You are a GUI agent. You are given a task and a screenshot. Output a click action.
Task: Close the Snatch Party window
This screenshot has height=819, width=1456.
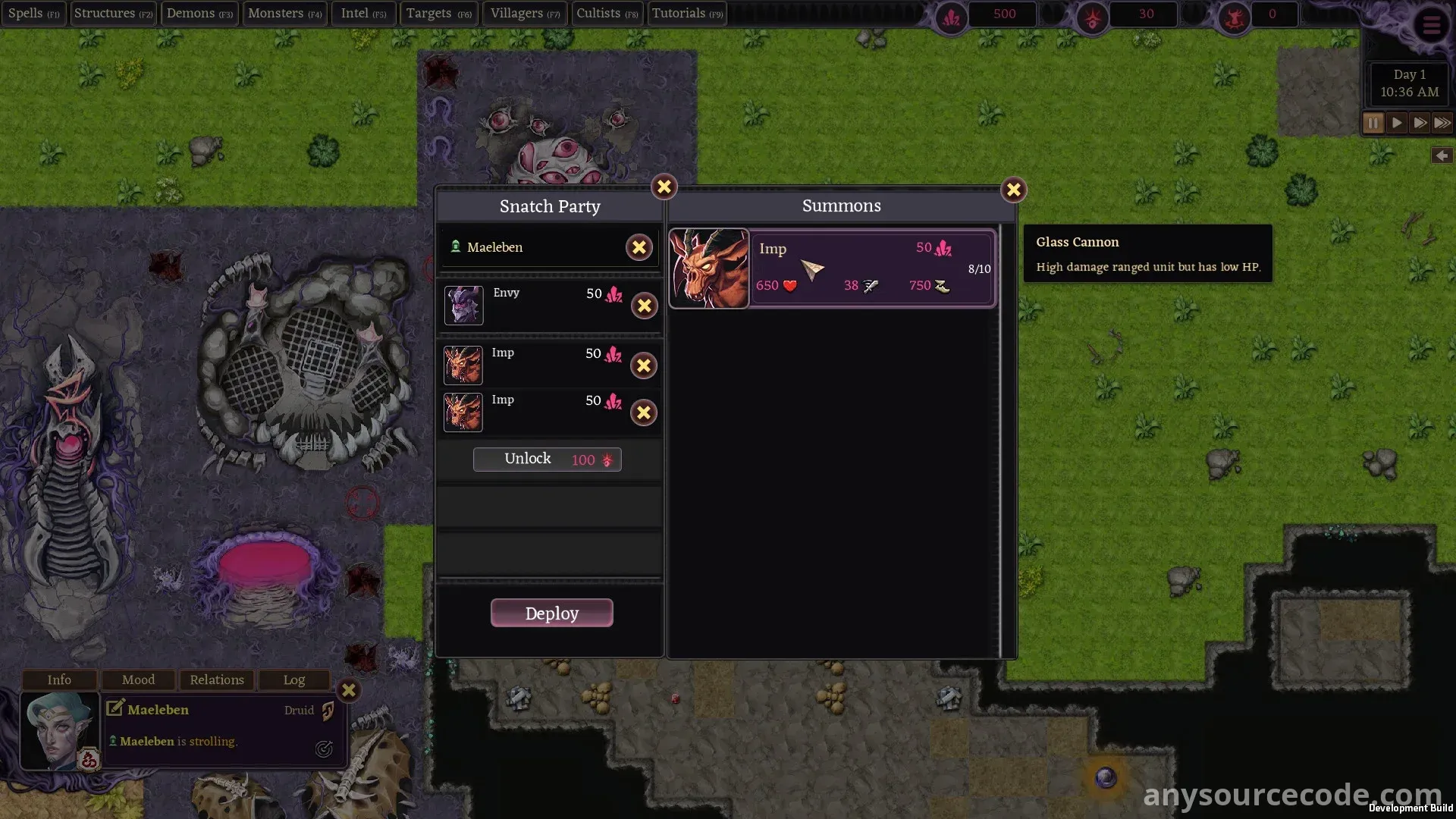[x=664, y=187]
